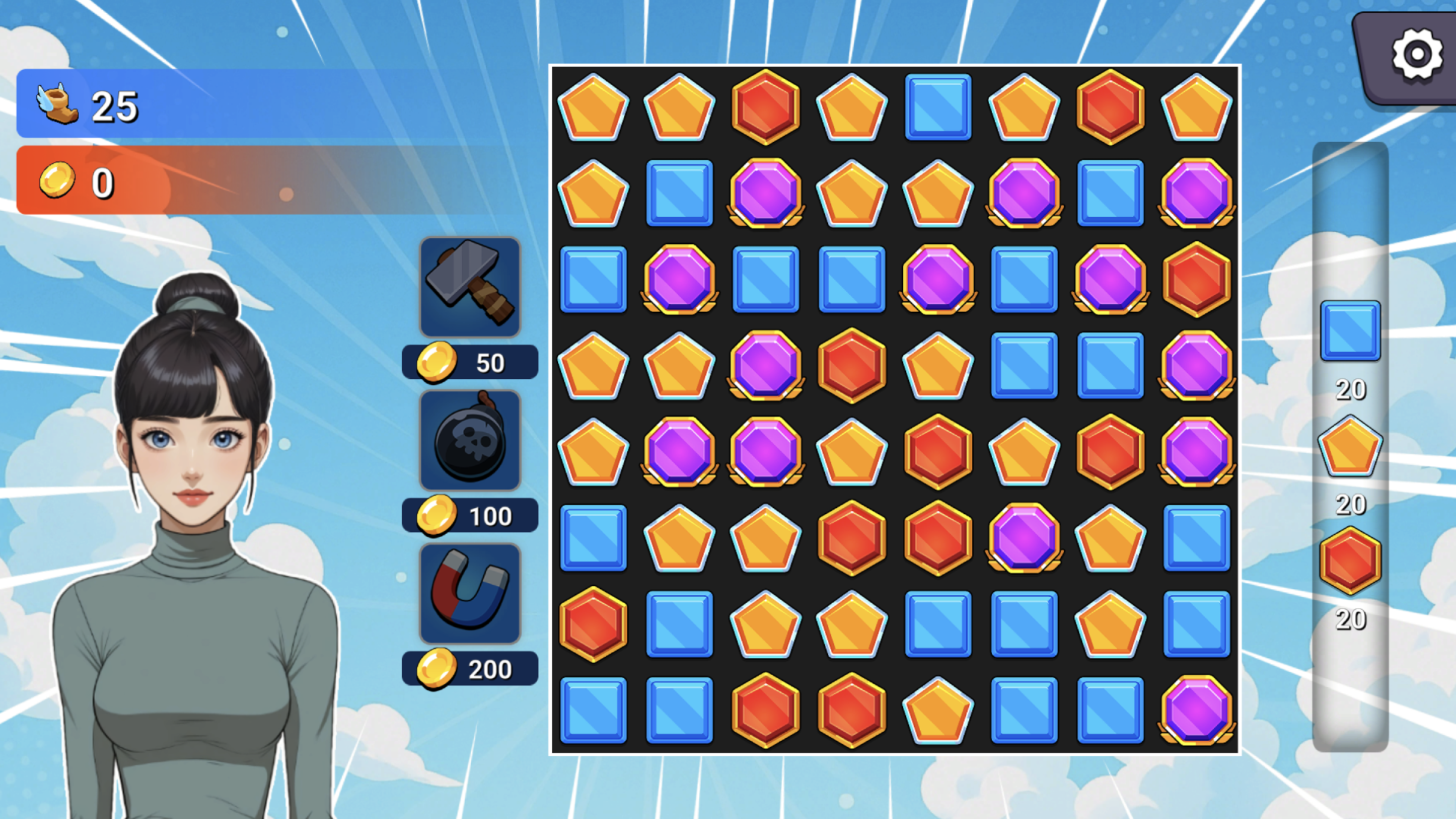
Task: Select the orange pentagon in the top-left corner
Action: pyautogui.click(x=594, y=108)
